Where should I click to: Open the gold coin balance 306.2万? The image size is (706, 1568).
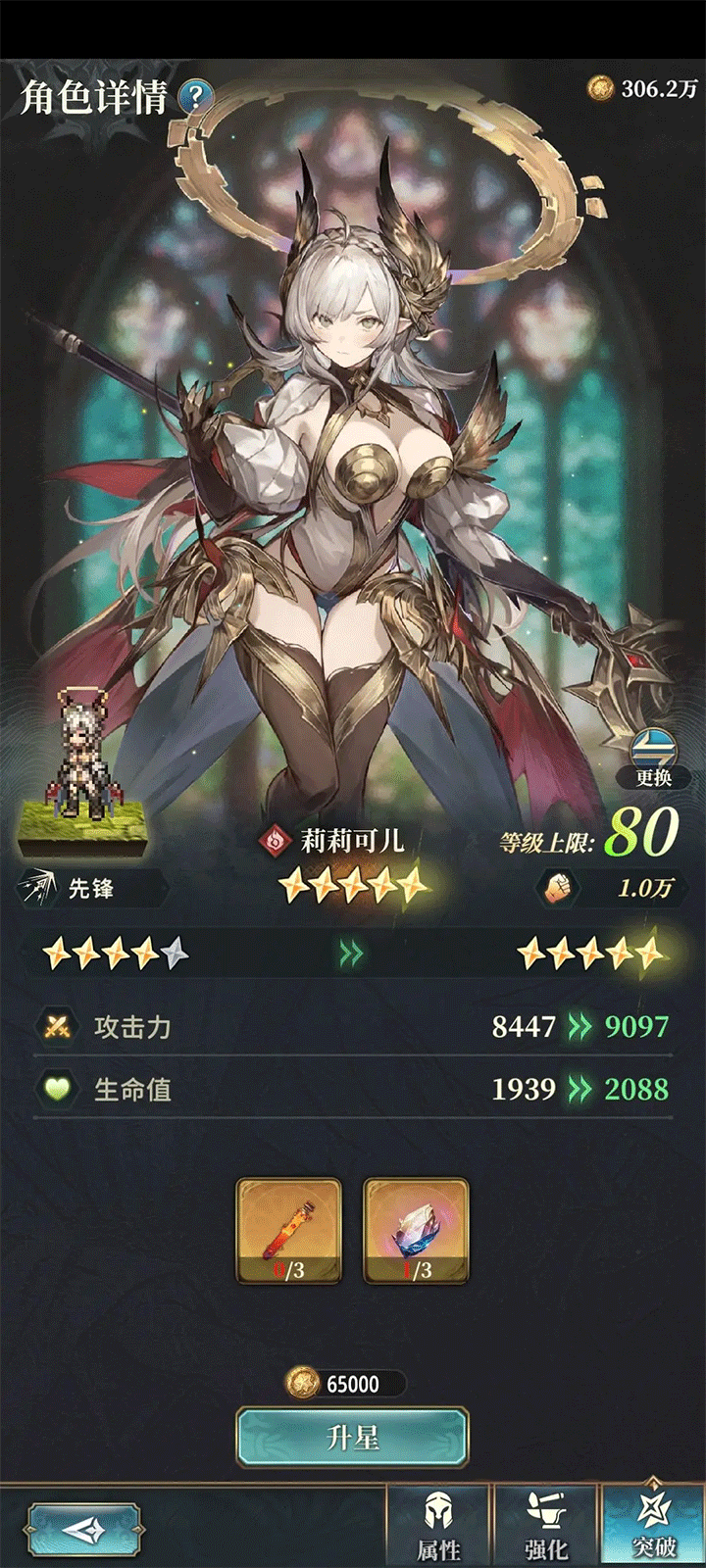point(643,89)
